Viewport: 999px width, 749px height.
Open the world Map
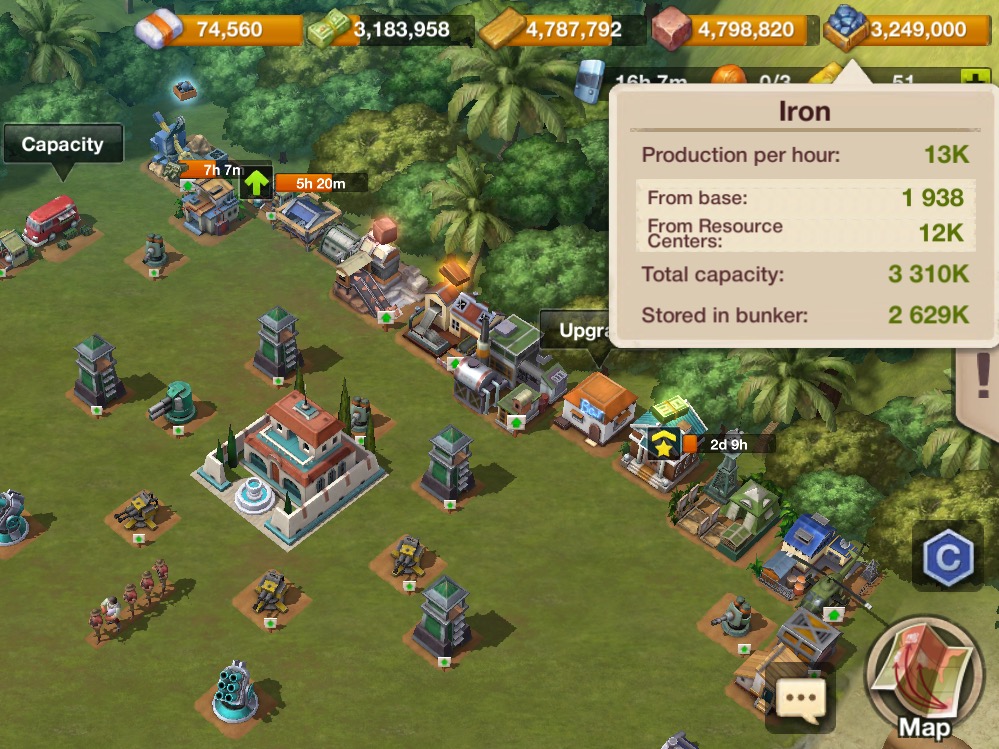(924, 680)
